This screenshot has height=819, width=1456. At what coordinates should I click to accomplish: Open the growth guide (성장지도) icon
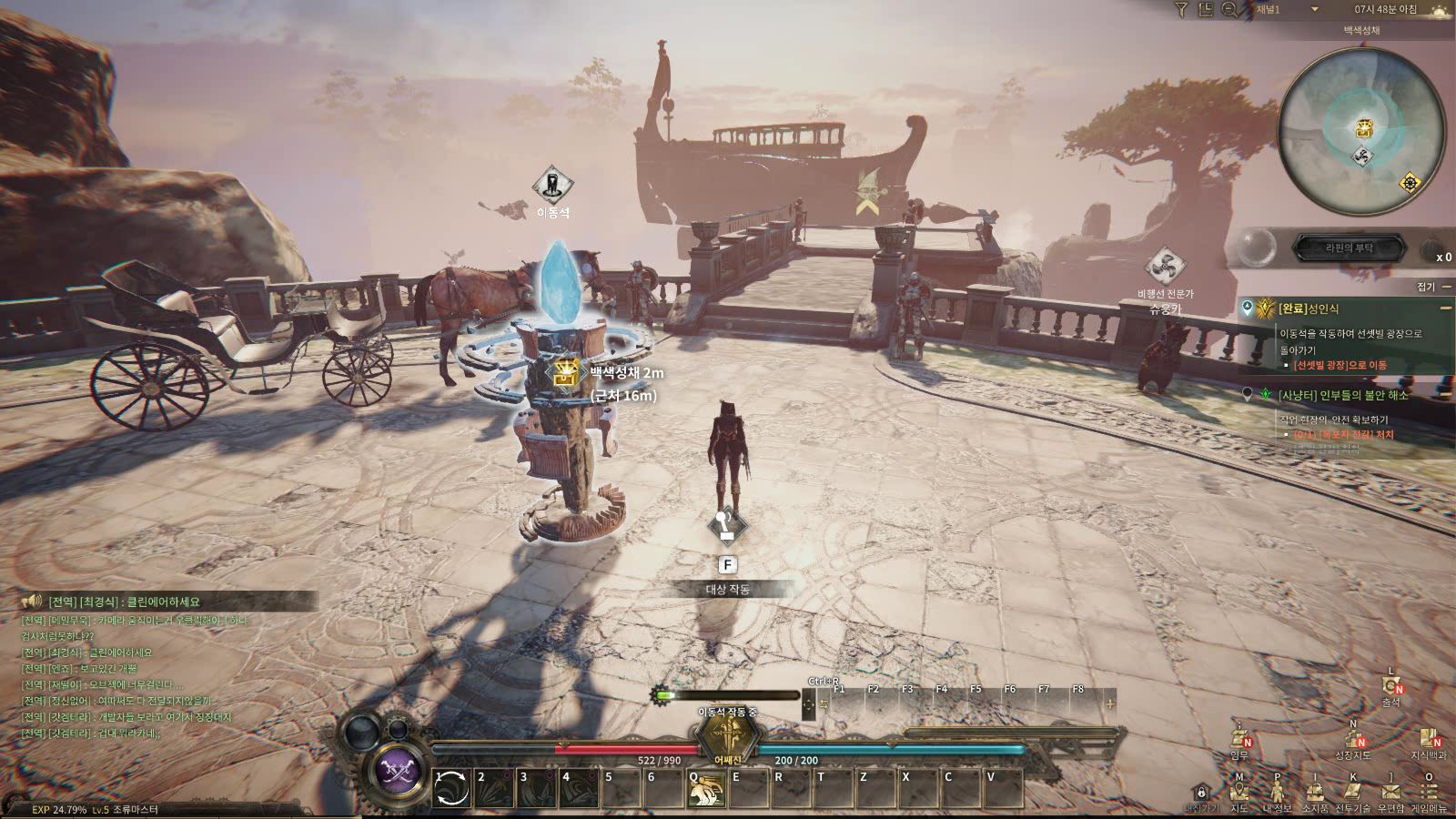point(1352,738)
